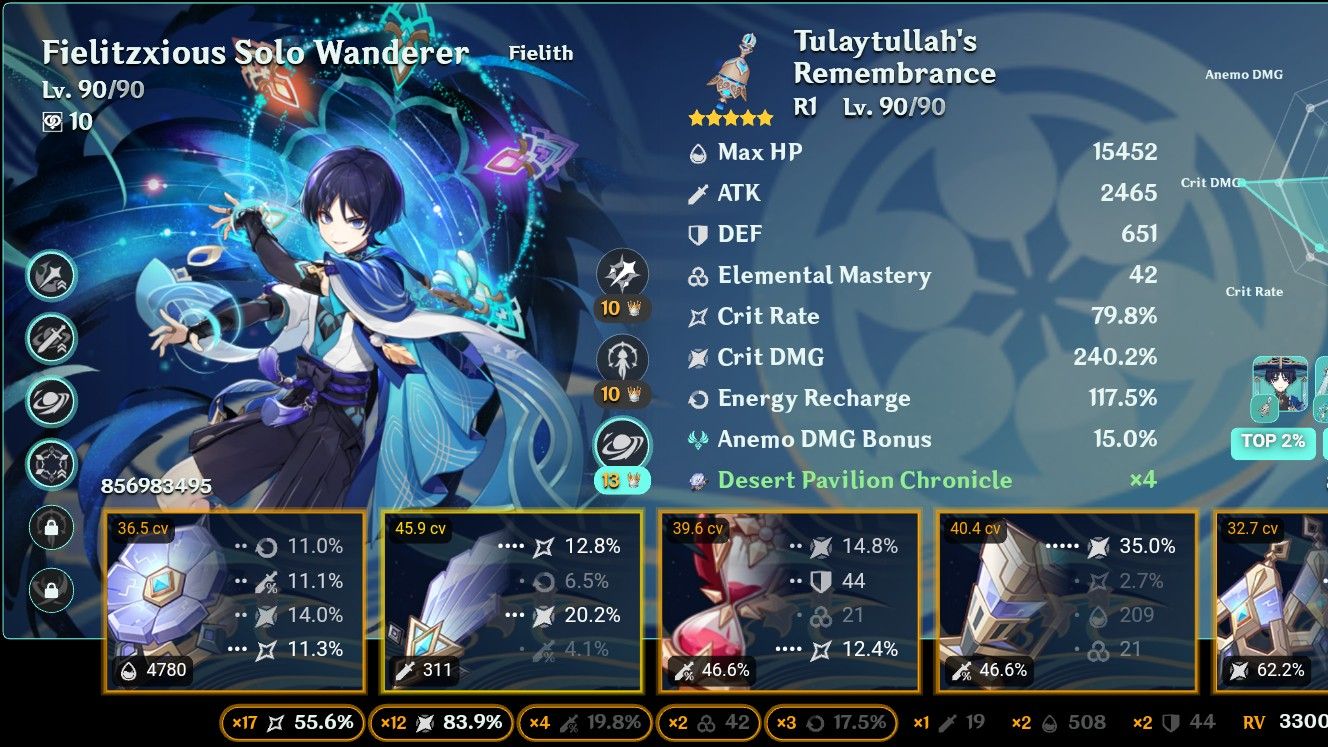
Task: Click the Anemo DMG Bonus element icon
Action: pyautogui.click(x=697, y=439)
